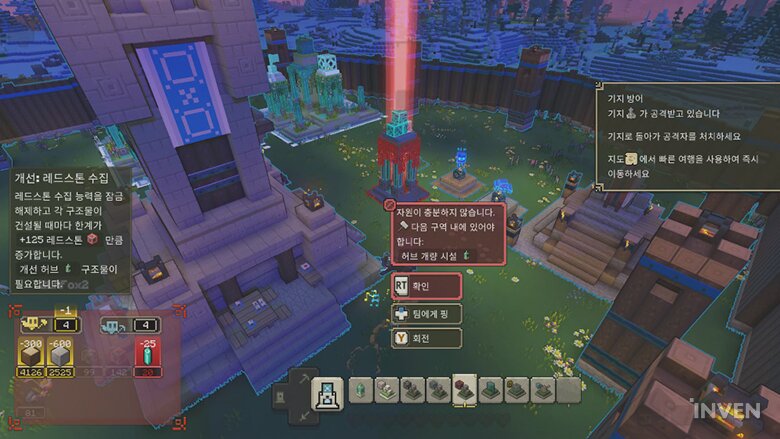Select the pink and white block structure slot
Viewport: 780px width, 439px height.
386,390
